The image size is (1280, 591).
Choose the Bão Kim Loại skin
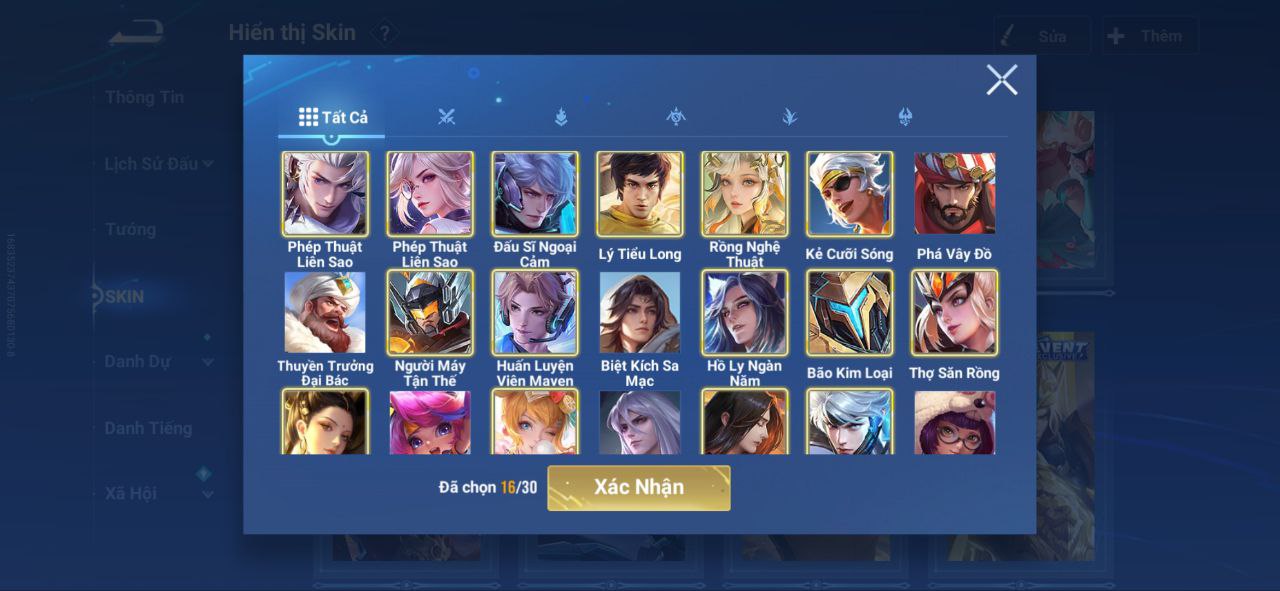(849, 313)
